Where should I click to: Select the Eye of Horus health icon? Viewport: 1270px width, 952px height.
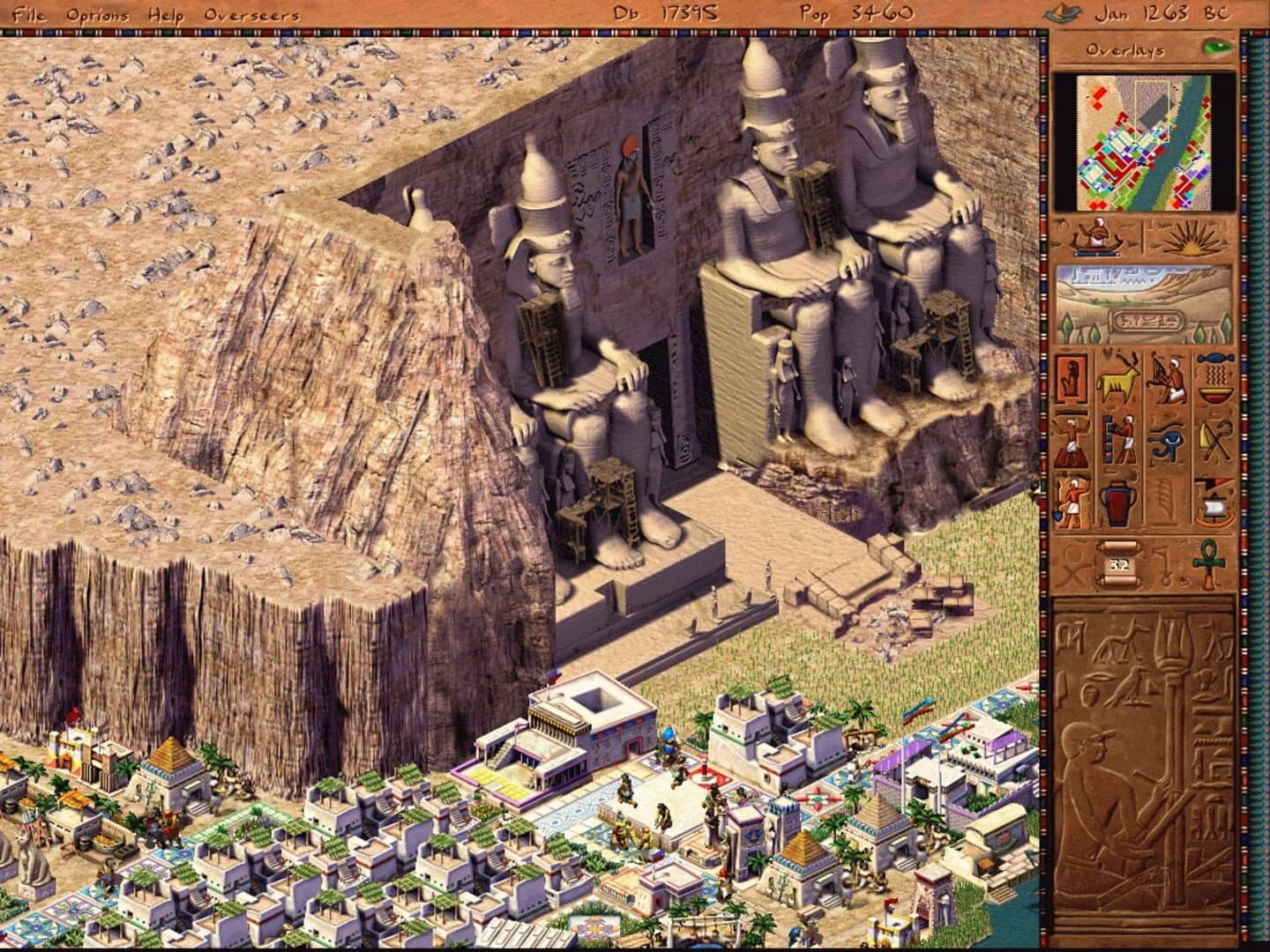(x=1167, y=441)
